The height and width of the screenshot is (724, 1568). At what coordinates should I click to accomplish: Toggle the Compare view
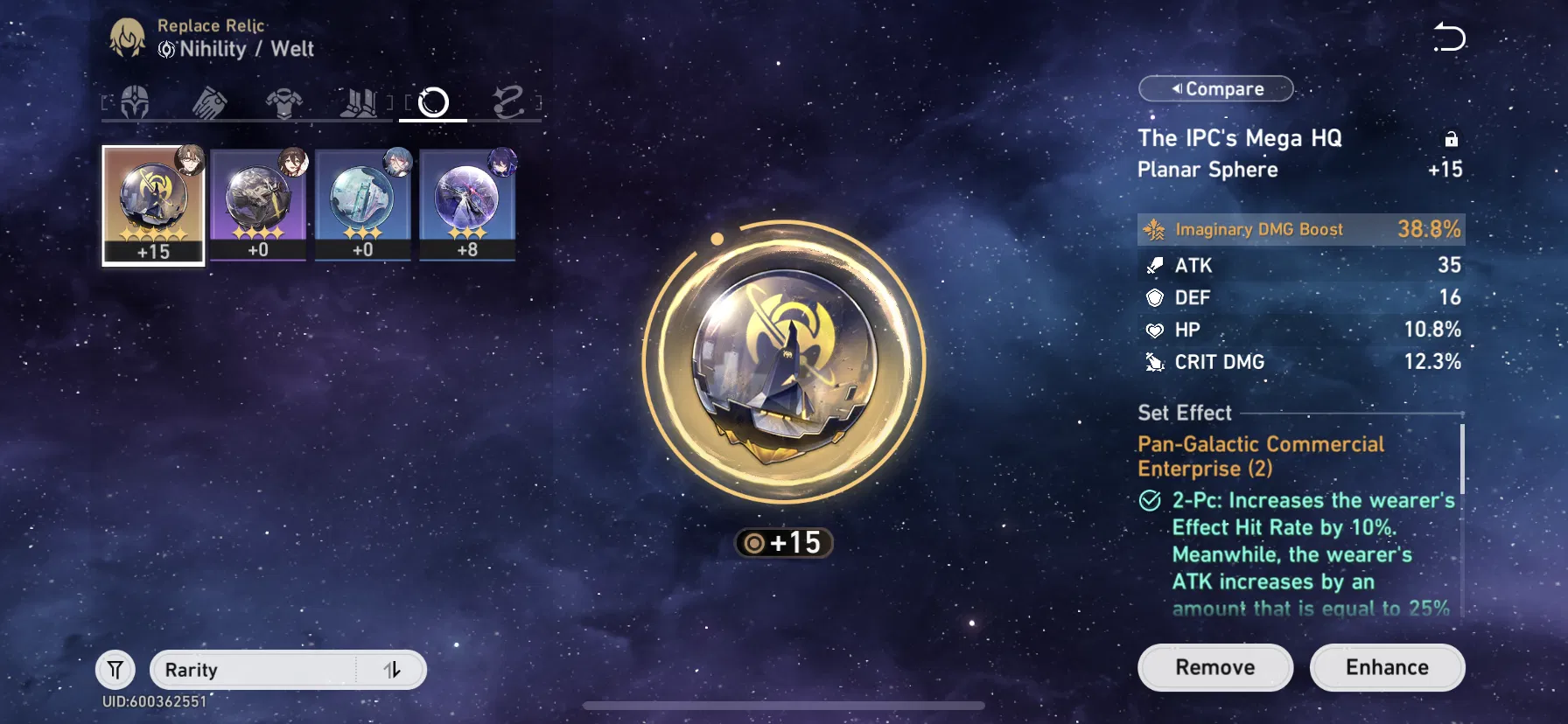pos(1215,88)
